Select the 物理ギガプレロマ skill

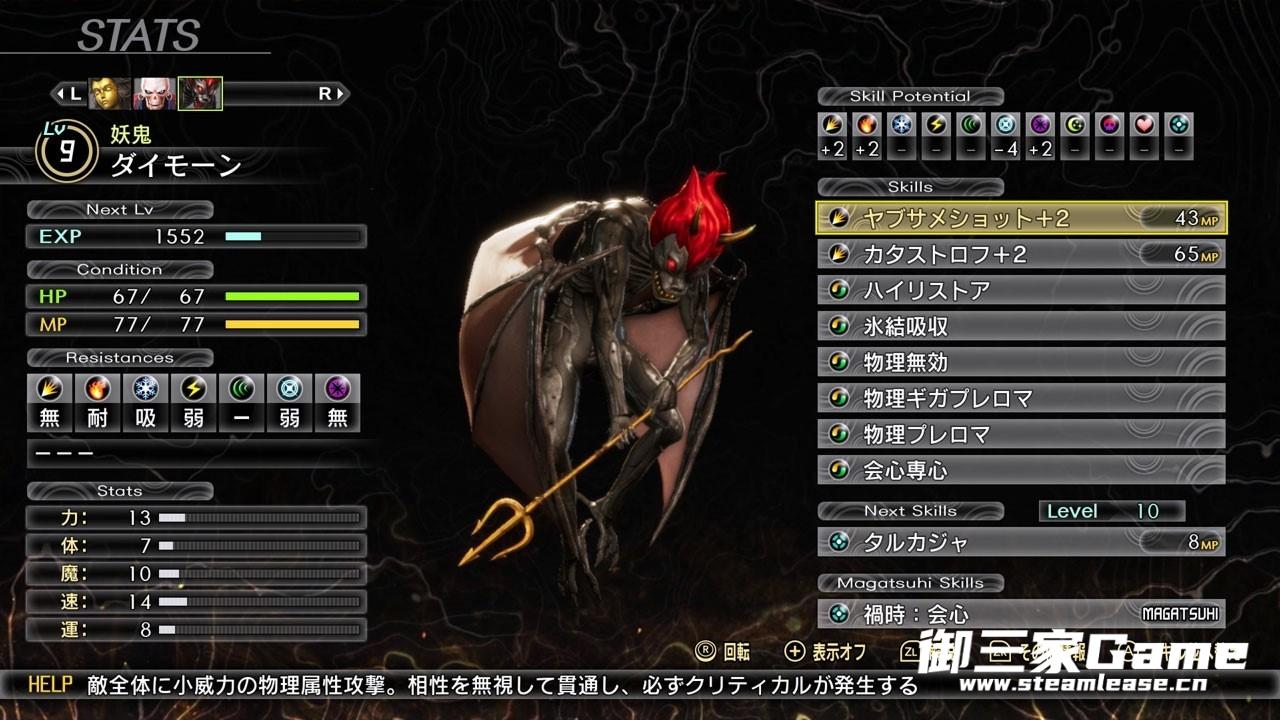click(x=1020, y=398)
